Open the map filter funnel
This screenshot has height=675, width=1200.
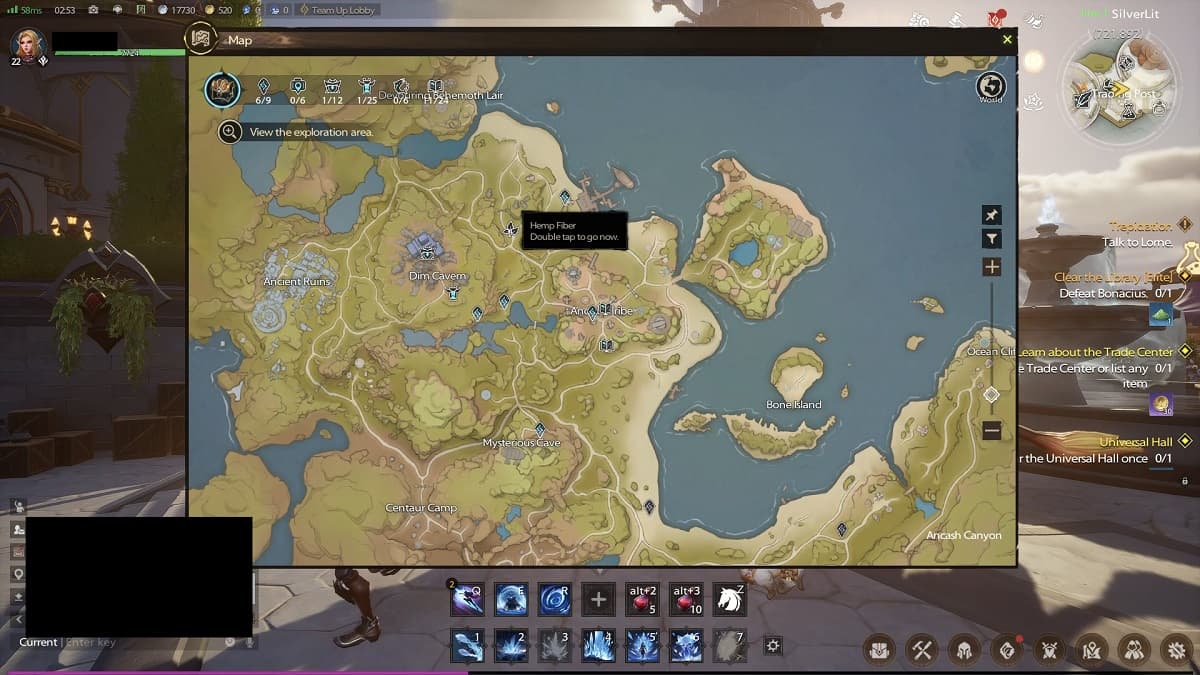coord(991,239)
